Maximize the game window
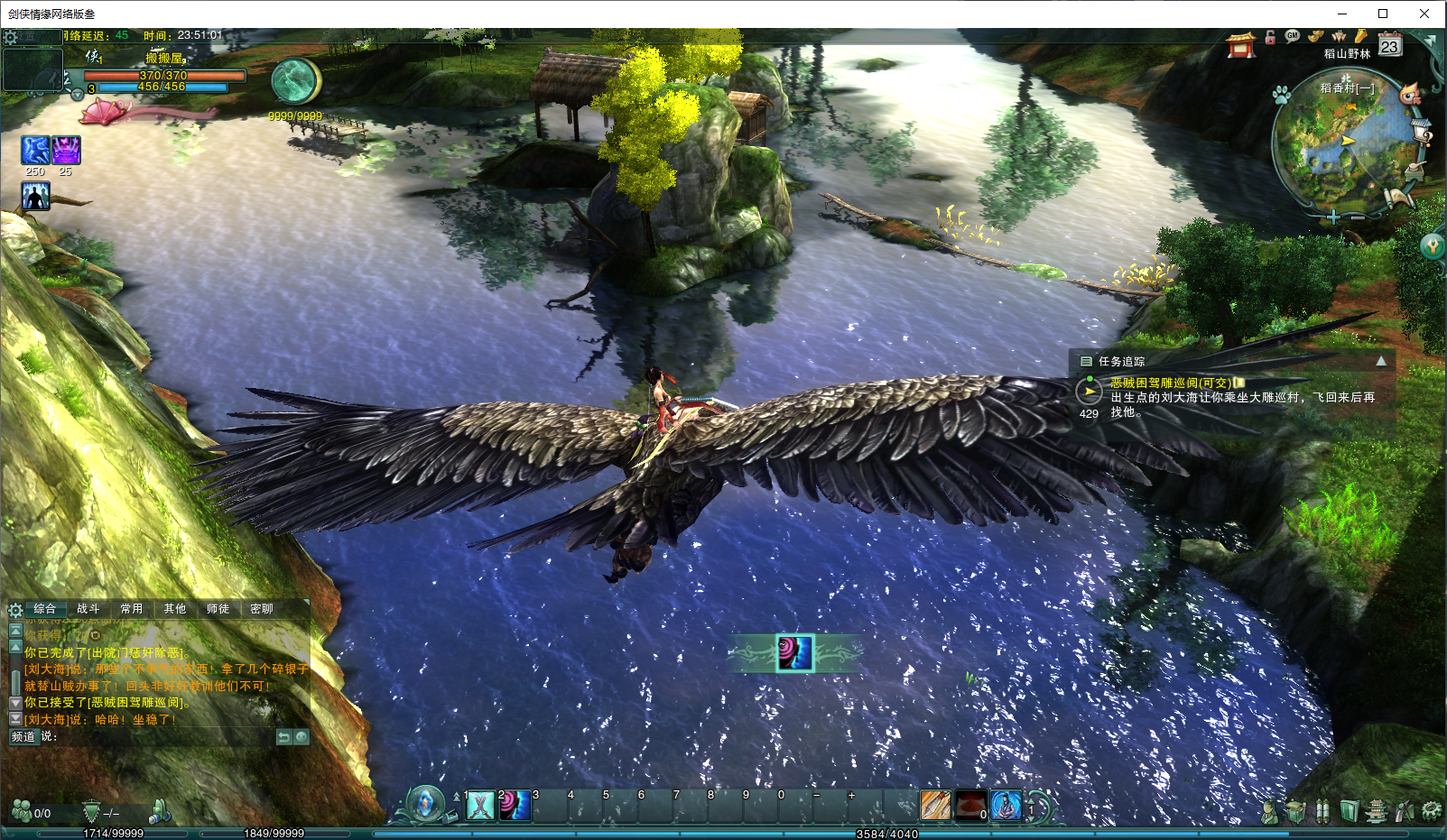 1383,14
